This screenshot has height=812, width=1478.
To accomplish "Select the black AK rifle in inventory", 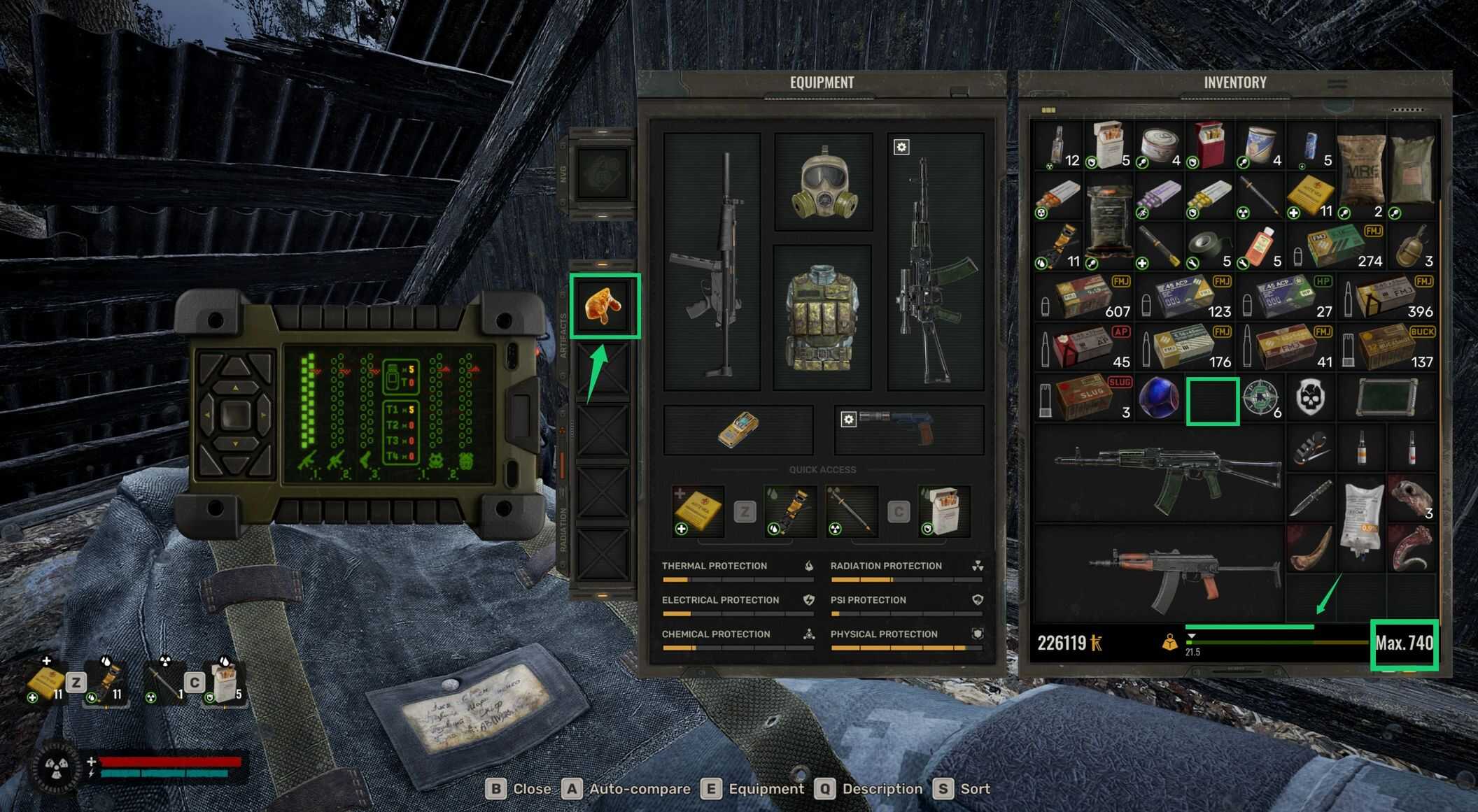I will [1162, 473].
